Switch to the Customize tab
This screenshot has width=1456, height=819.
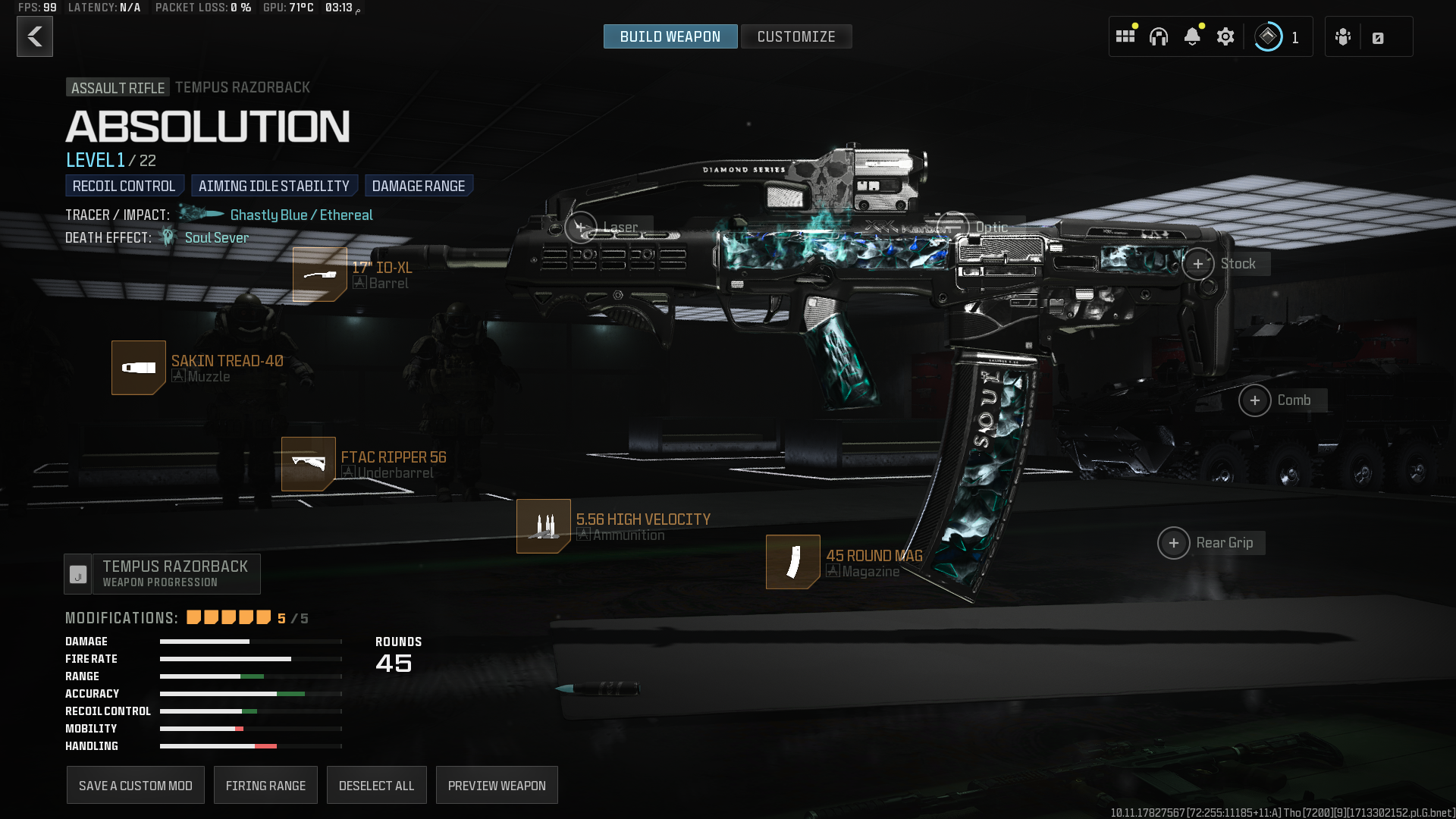point(795,36)
